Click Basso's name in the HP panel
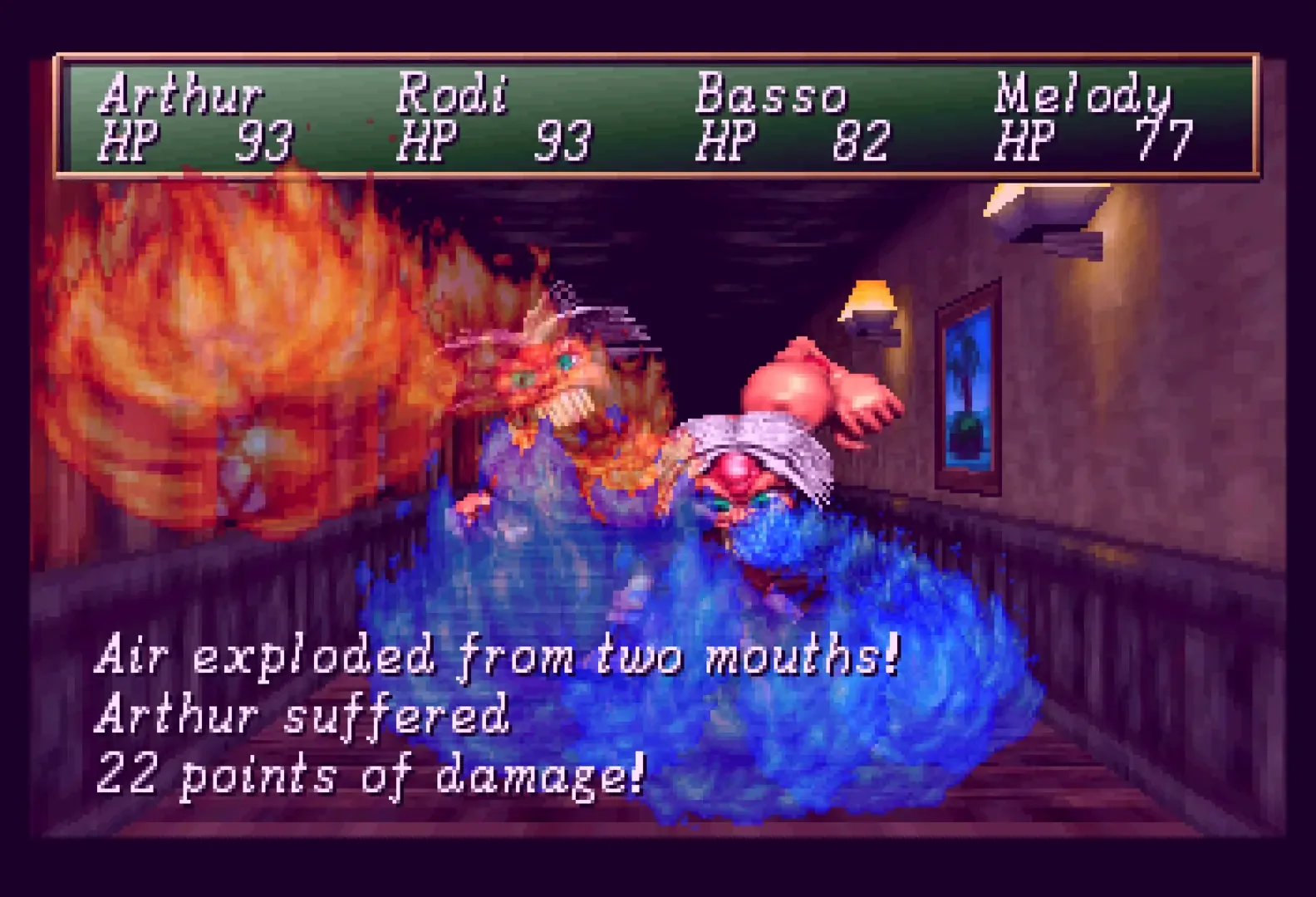This screenshot has width=1316, height=897. click(773, 98)
